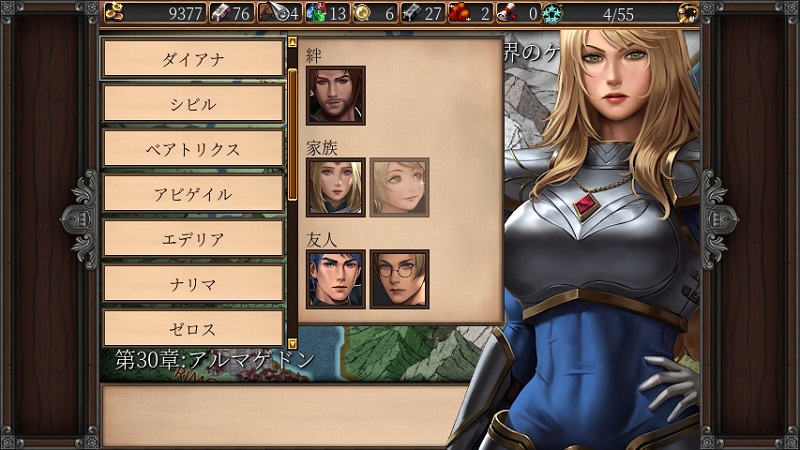Image resolution: width=800 pixels, height=450 pixels.
Task: Click the bearded man portrait under 絆
Action: coord(336,96)
